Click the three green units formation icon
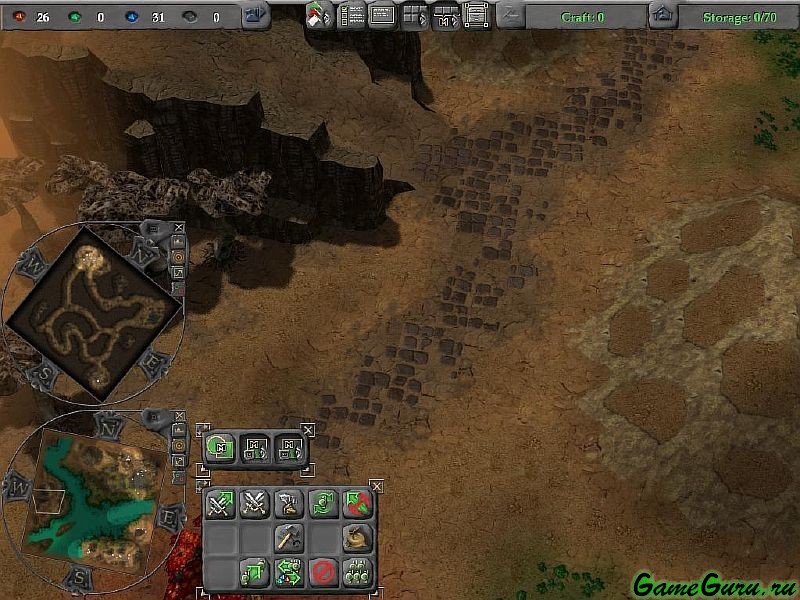 (357, 572)
